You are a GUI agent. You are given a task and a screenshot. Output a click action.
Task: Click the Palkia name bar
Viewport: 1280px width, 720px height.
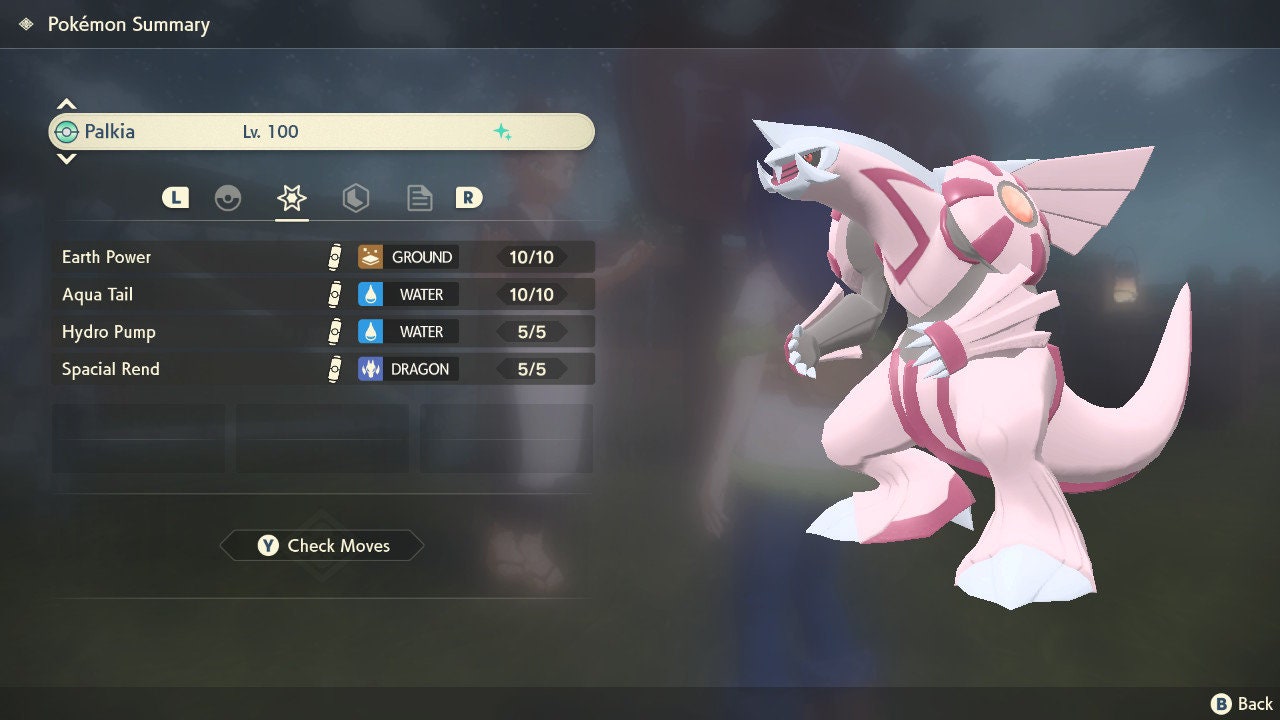322,132
